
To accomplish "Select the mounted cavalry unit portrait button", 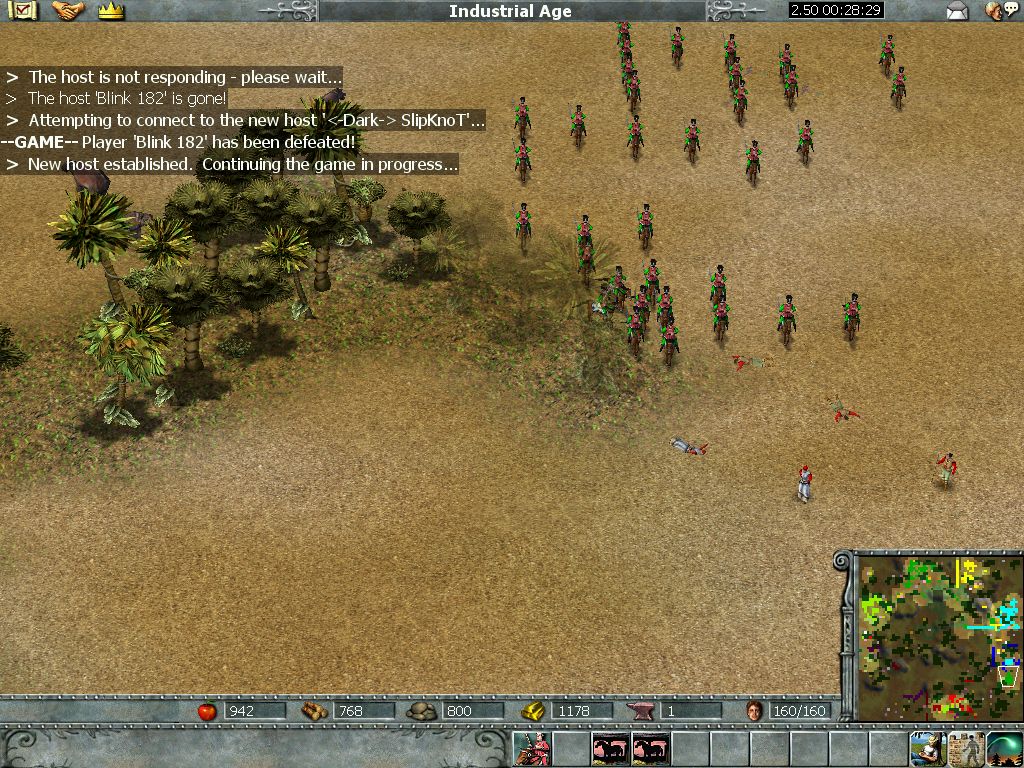I will point(532,748).
